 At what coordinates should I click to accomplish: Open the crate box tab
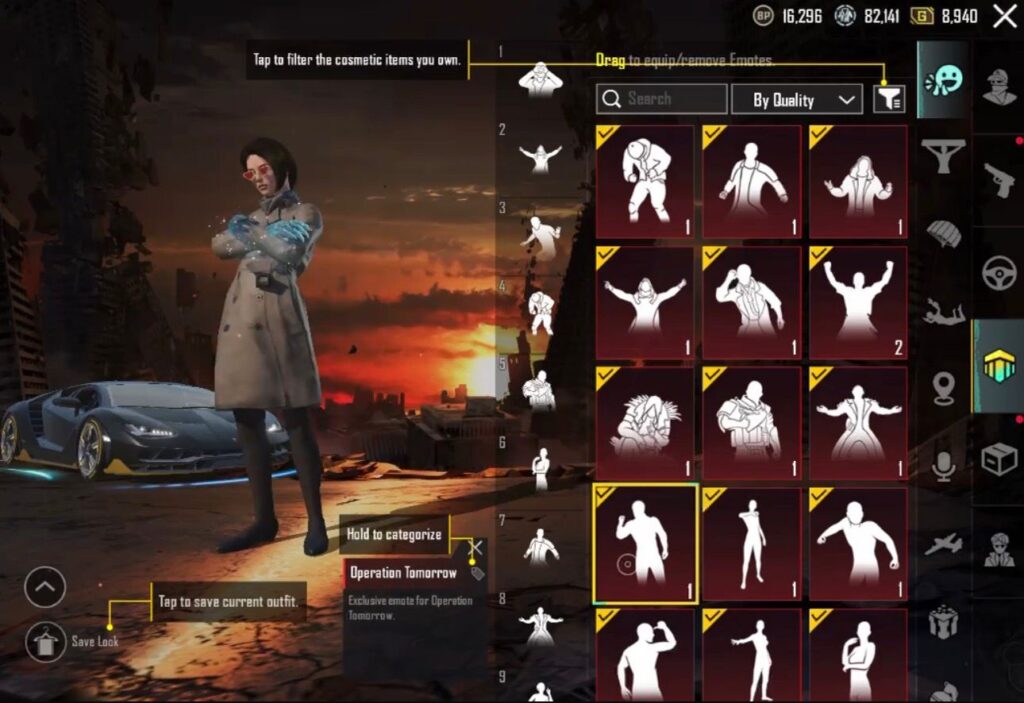[998, 459]
